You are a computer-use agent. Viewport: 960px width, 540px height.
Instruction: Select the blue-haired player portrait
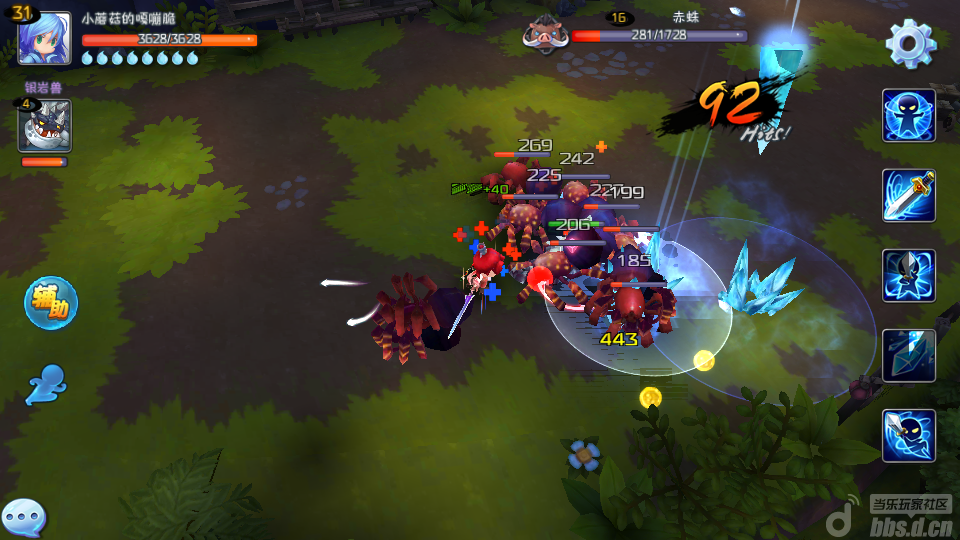pos(45,39)
